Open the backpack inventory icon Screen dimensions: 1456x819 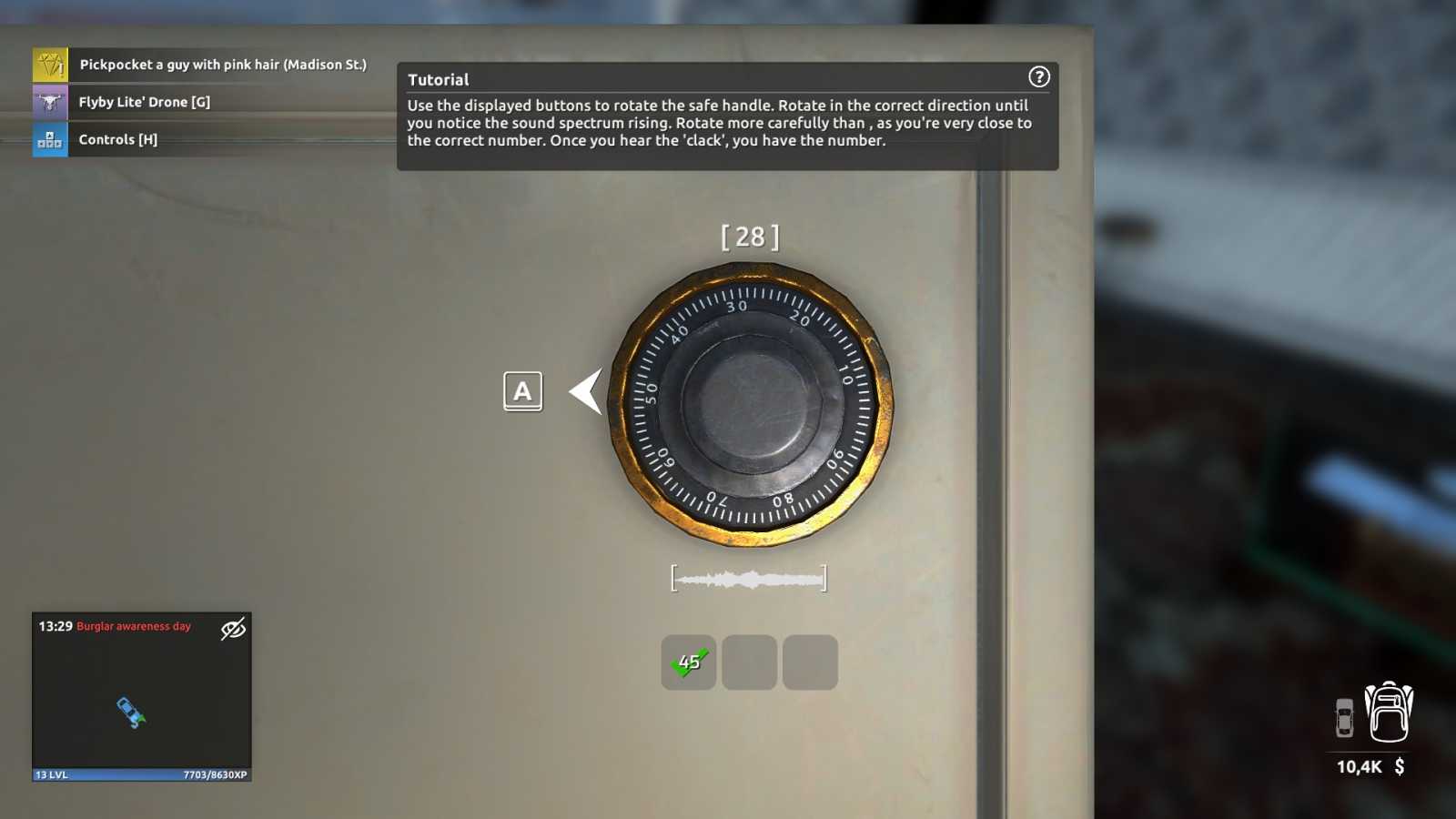[1389, 713]
